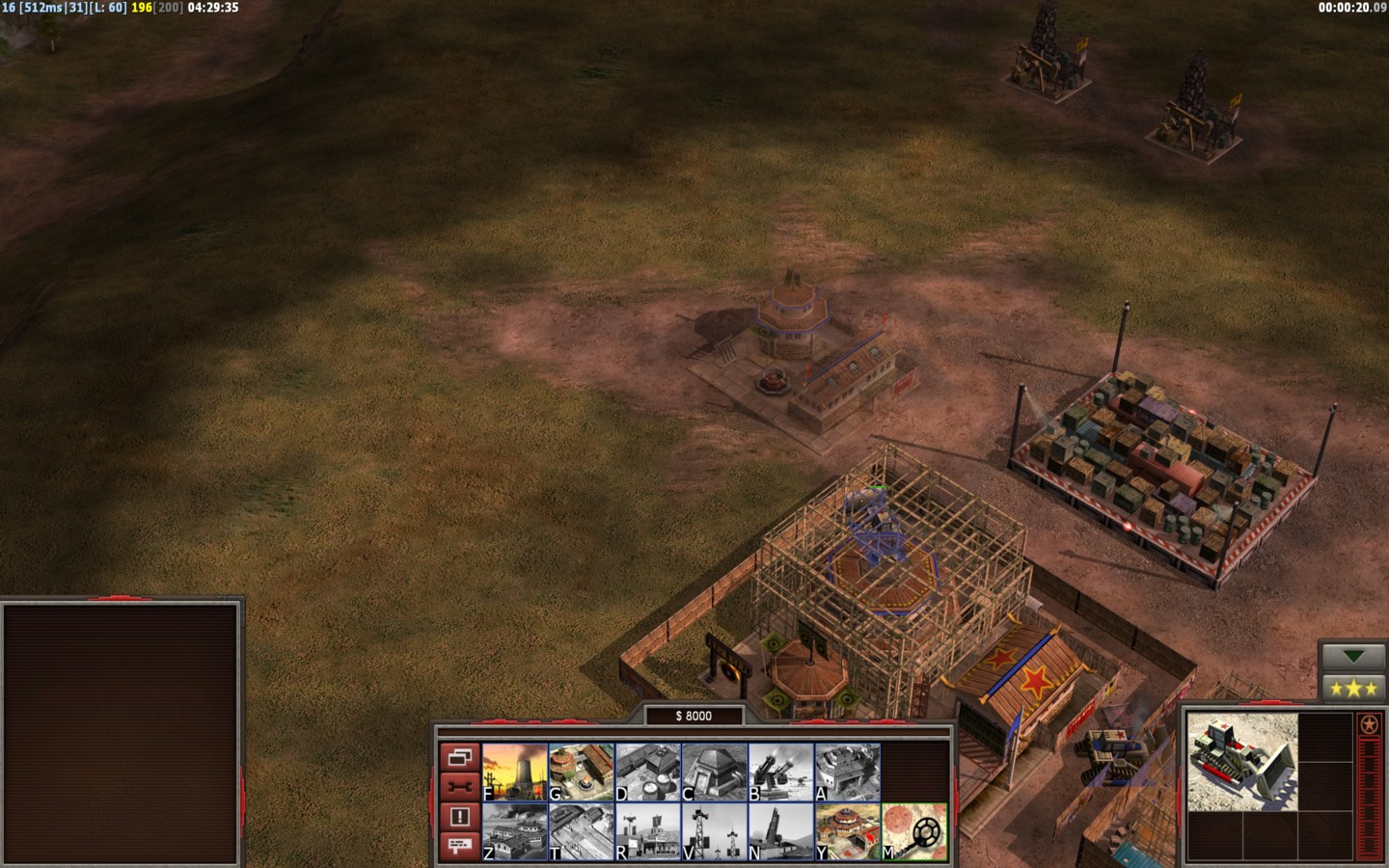The height and width of the screenshot is (868, 1389).
Task: Click the overlapping windows button
Action: click(x=459, y=757)
